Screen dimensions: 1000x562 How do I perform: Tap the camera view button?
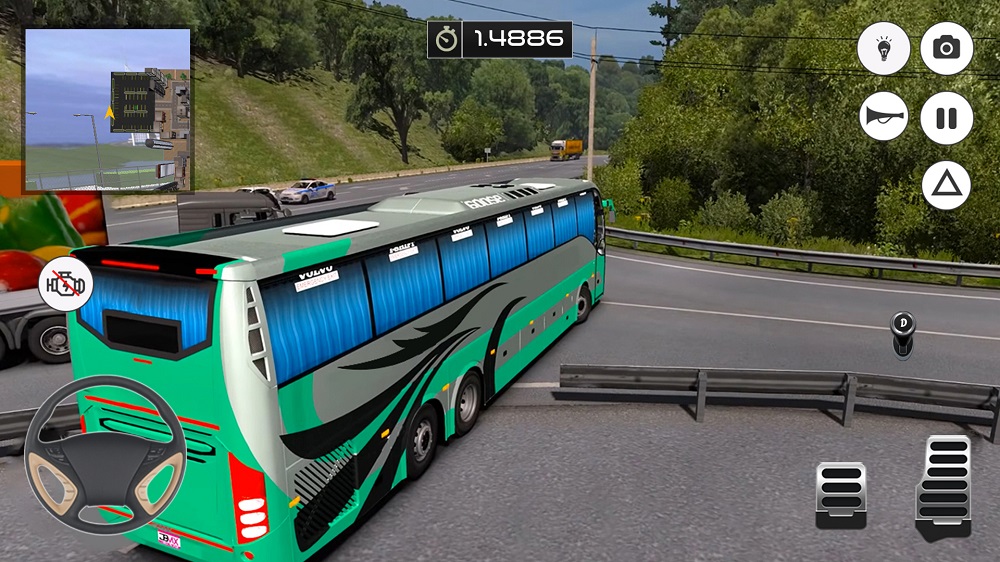pos(946,48)
